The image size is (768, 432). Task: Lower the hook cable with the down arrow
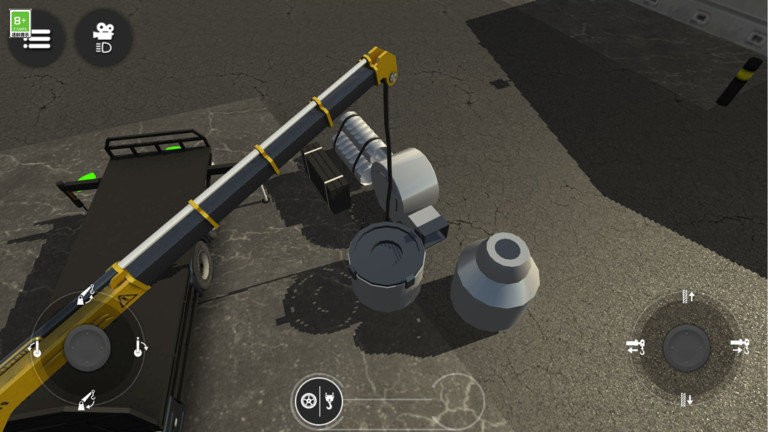click(x=687, y=399)
